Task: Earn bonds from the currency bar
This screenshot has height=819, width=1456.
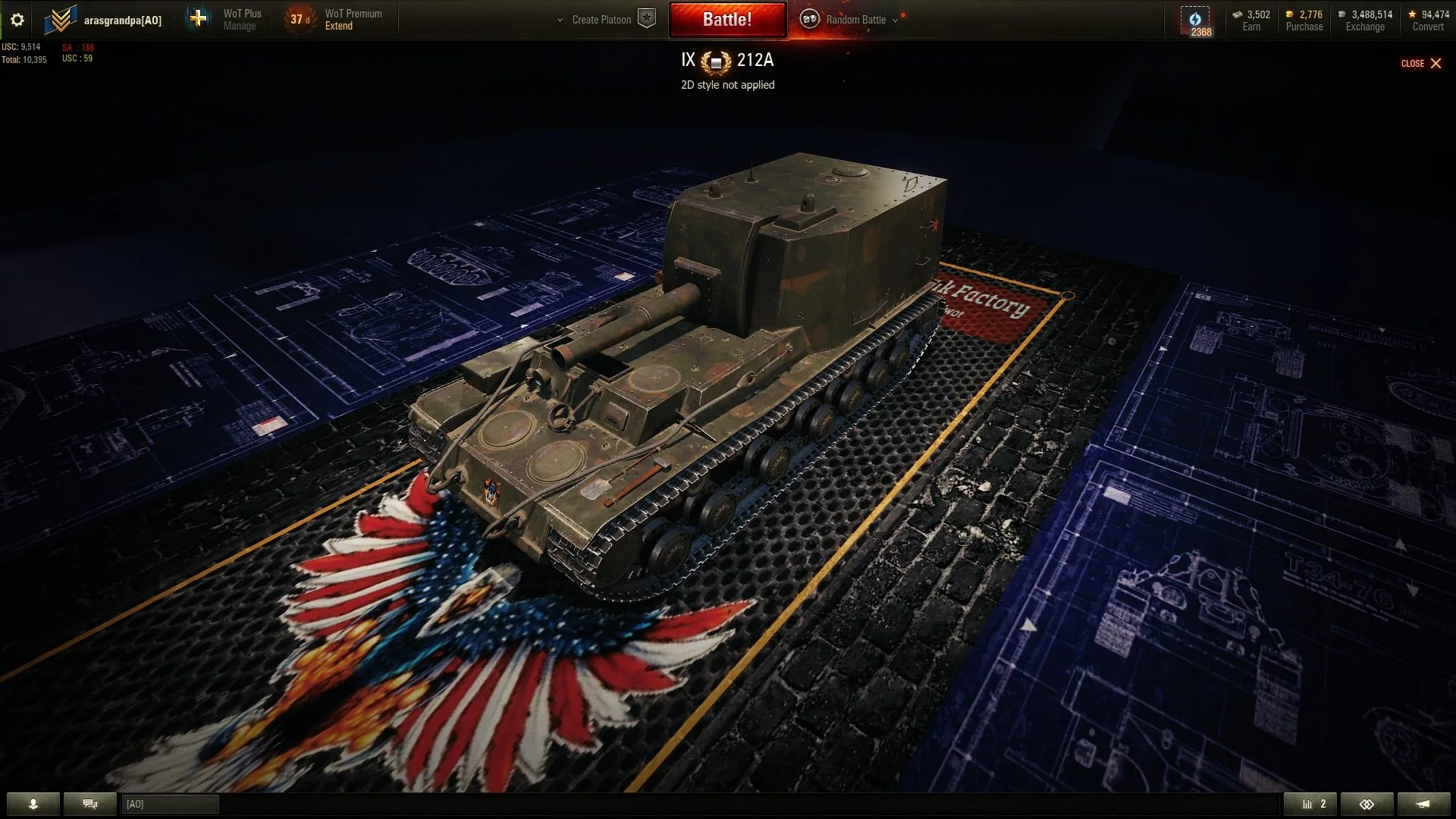Action: pyautogui.click(x=1251, y=20)
